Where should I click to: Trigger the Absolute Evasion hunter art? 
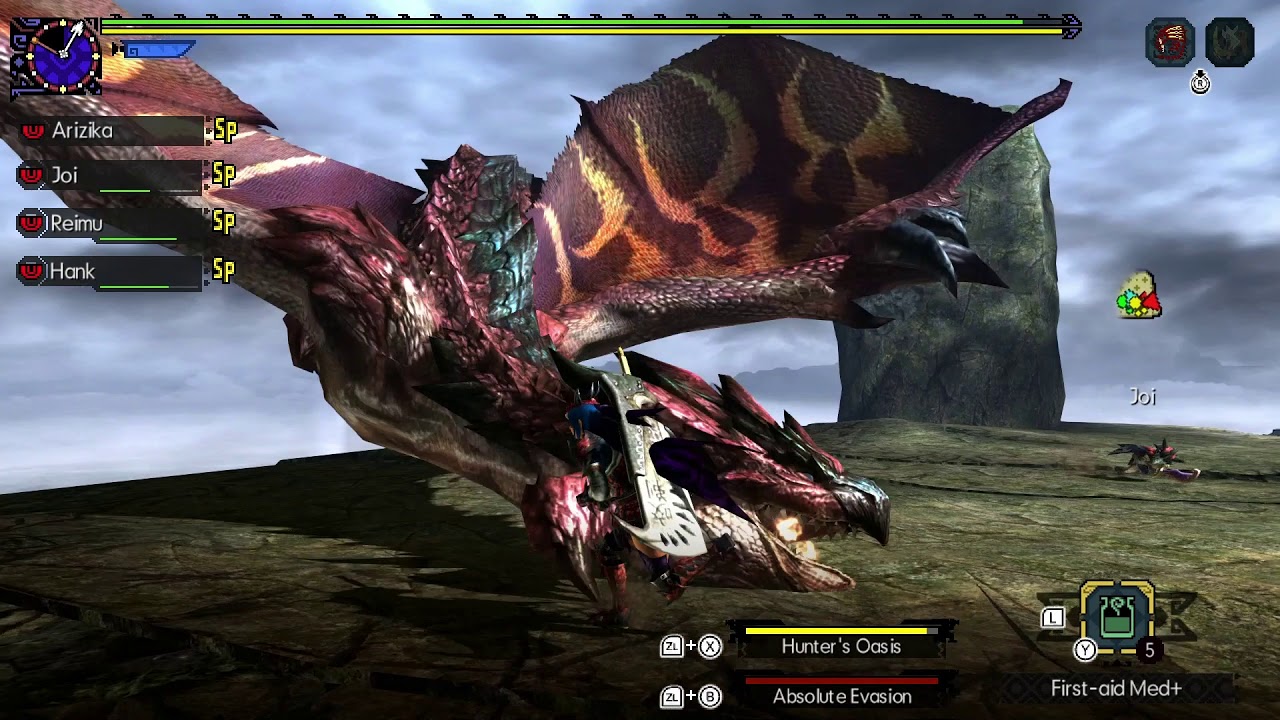click(x=841, y=696)
